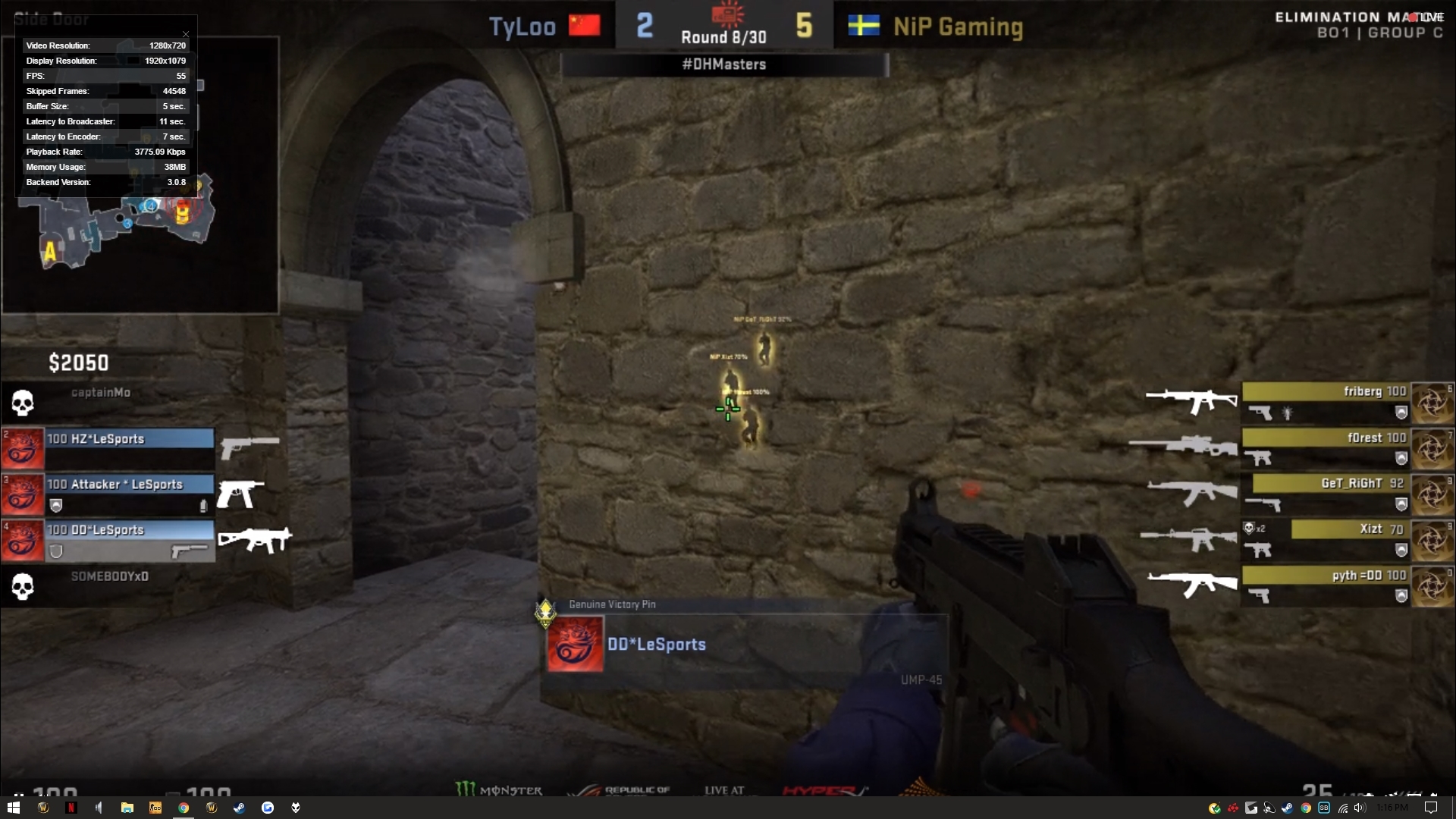Toggle Wi-Fi via the network tray icon

coord(1341,808)
